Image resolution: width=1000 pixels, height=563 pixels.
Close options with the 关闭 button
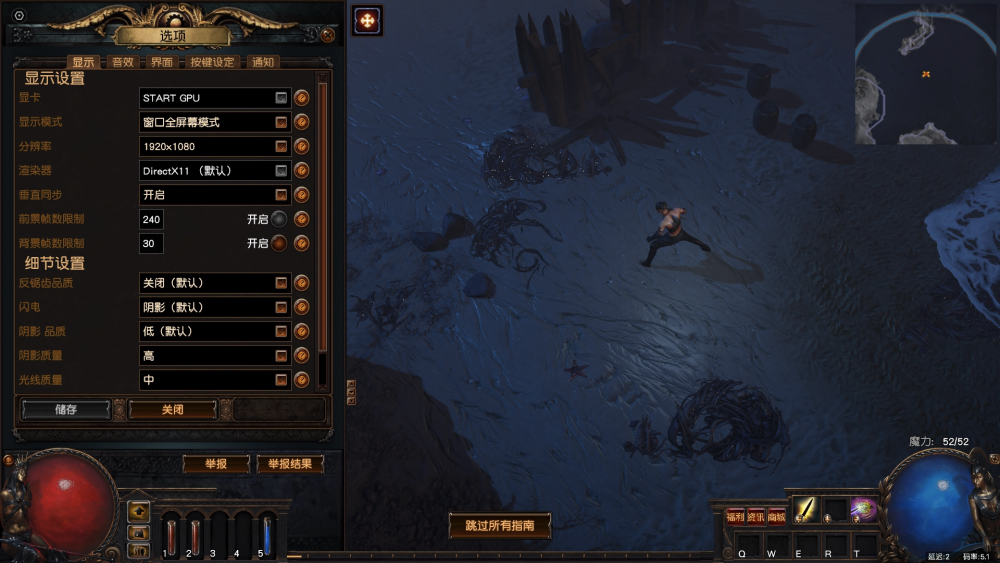(172, 410)
